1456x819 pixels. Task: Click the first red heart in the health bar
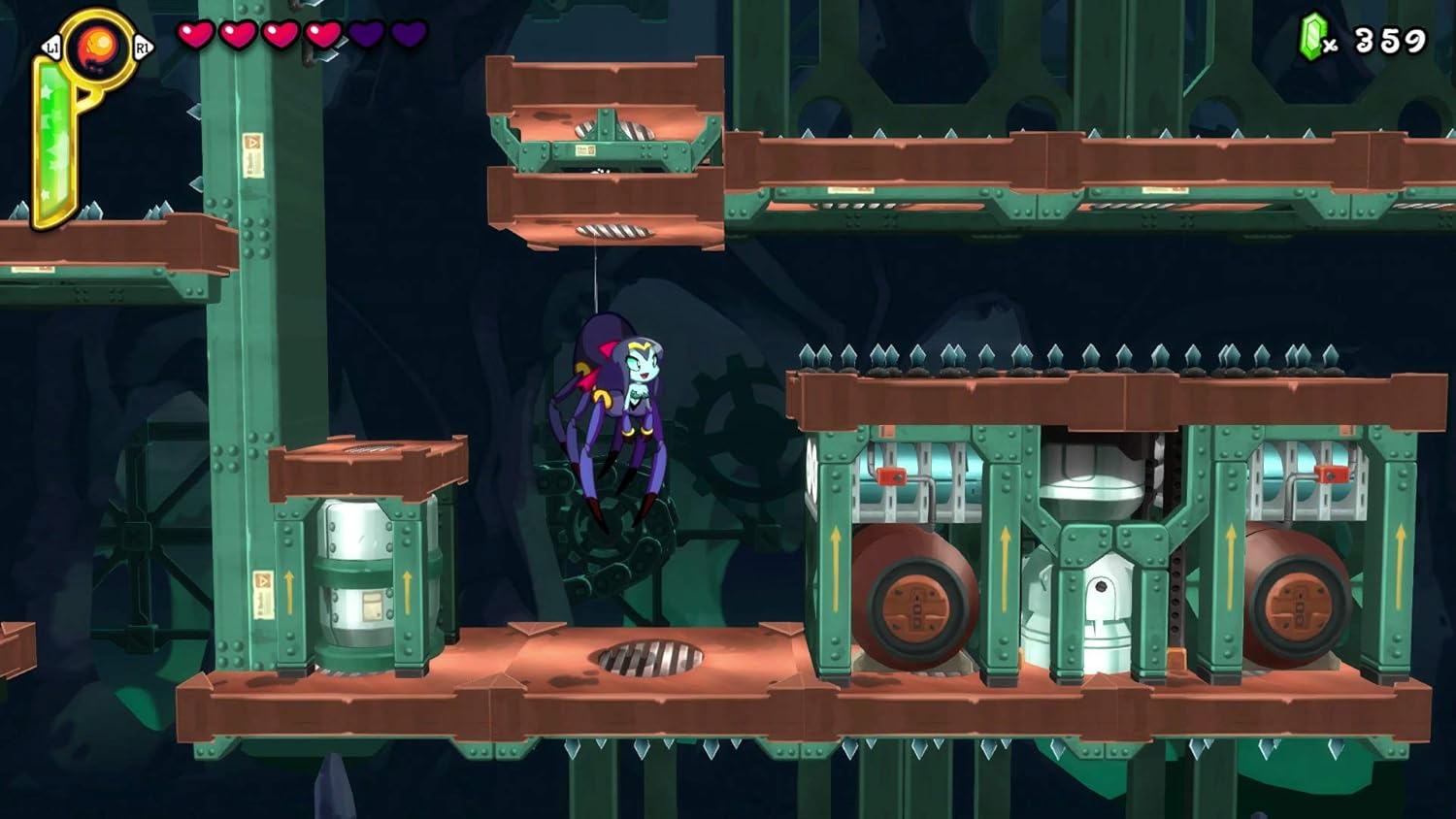click(x=194, y=35)
